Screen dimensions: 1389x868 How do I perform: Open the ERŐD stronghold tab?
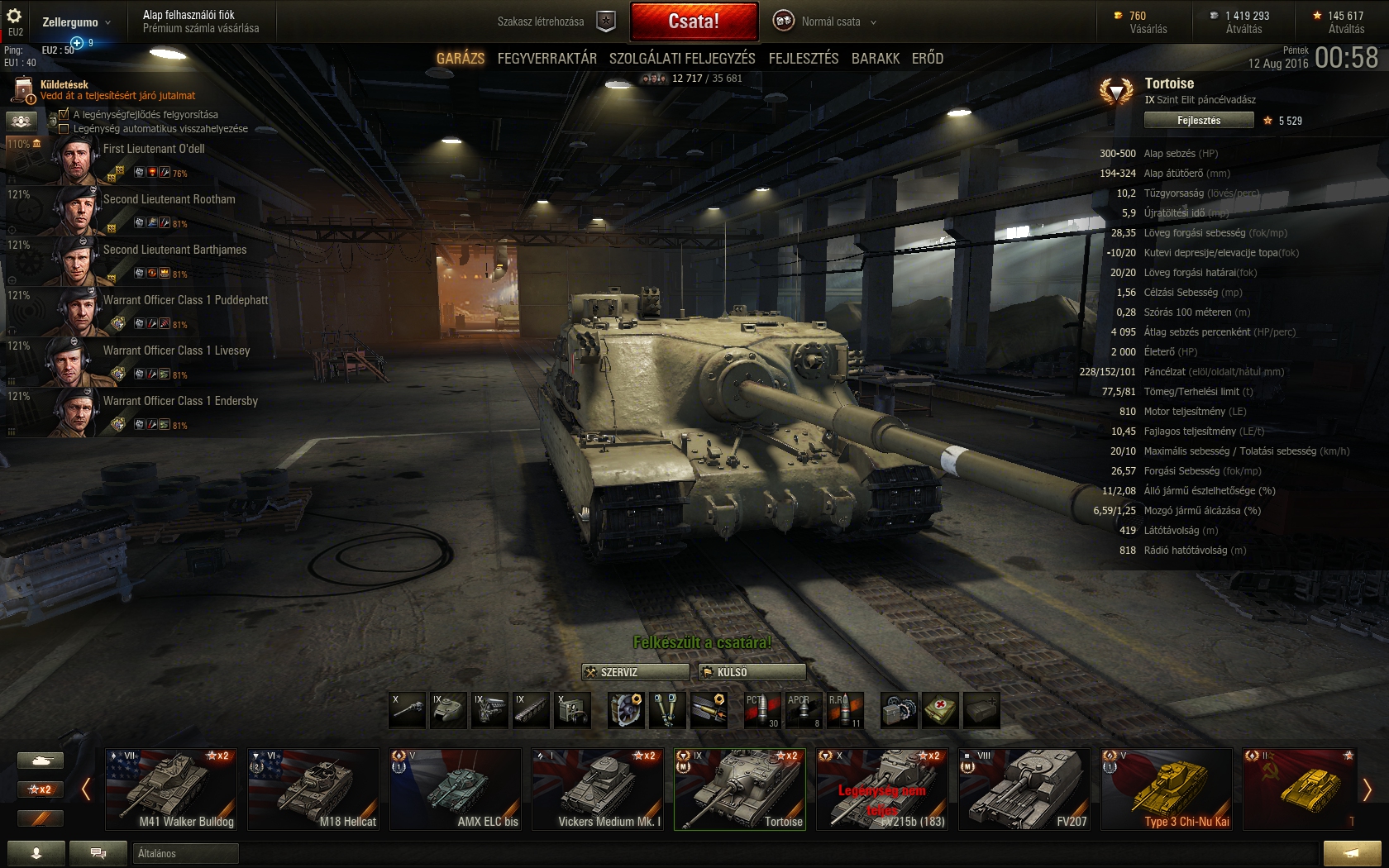point(927,59)
